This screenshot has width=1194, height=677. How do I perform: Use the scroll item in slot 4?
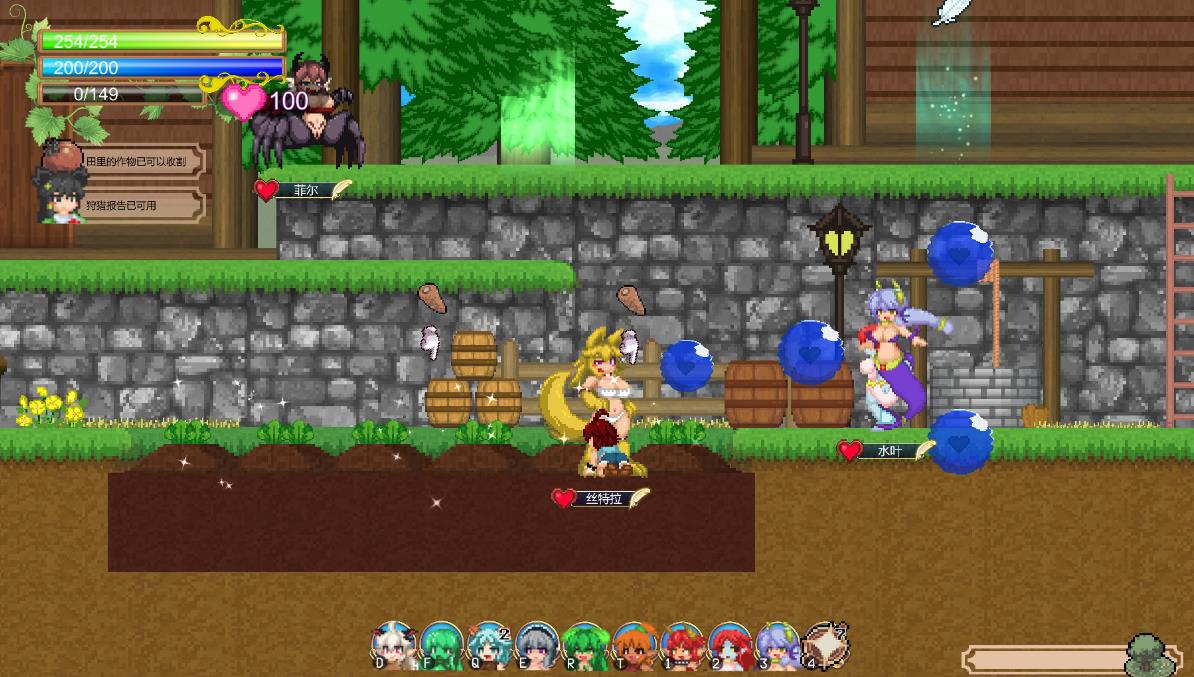coord(825,645)
